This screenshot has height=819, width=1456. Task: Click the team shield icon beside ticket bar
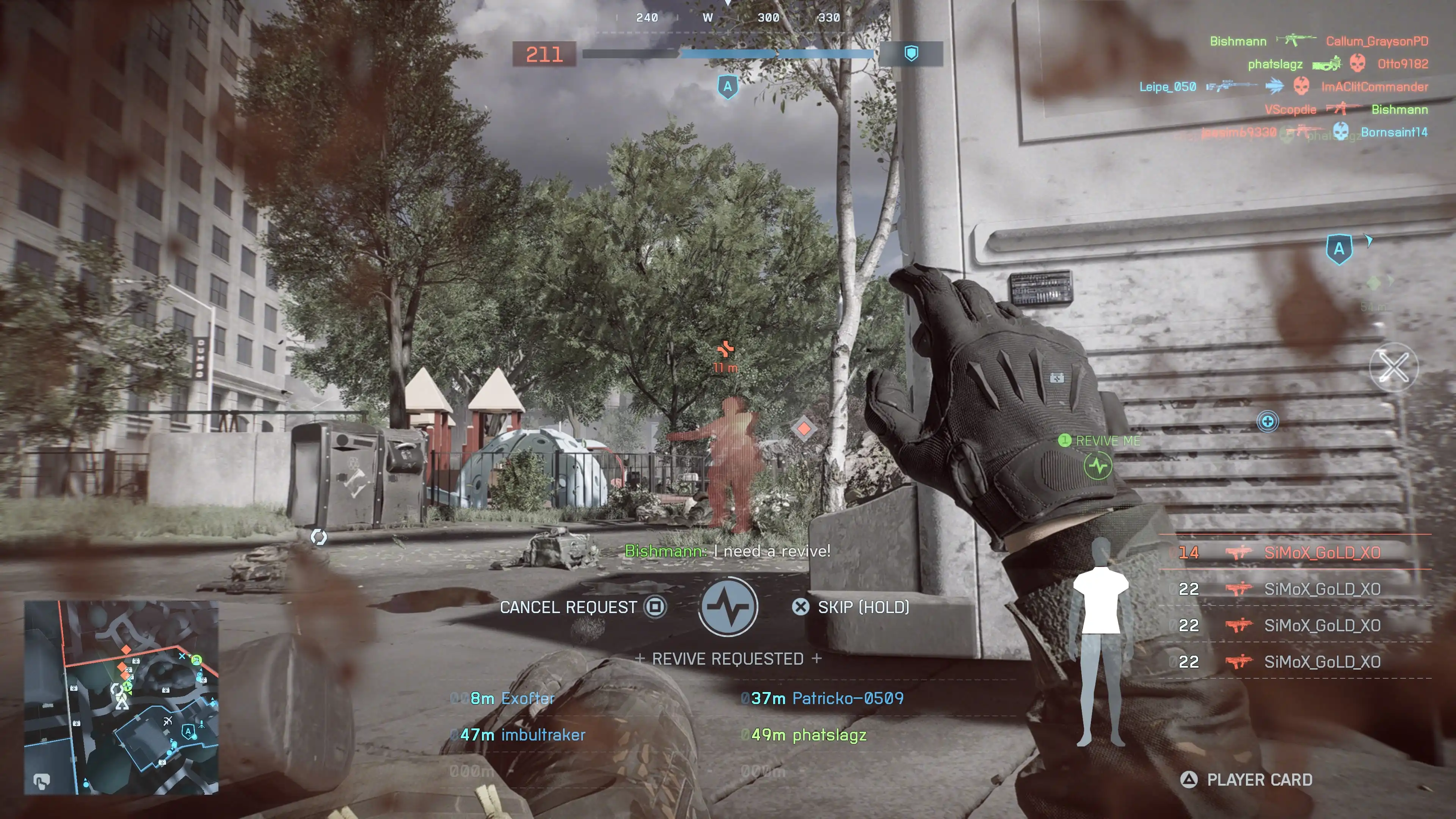click(x=911, y=54)
